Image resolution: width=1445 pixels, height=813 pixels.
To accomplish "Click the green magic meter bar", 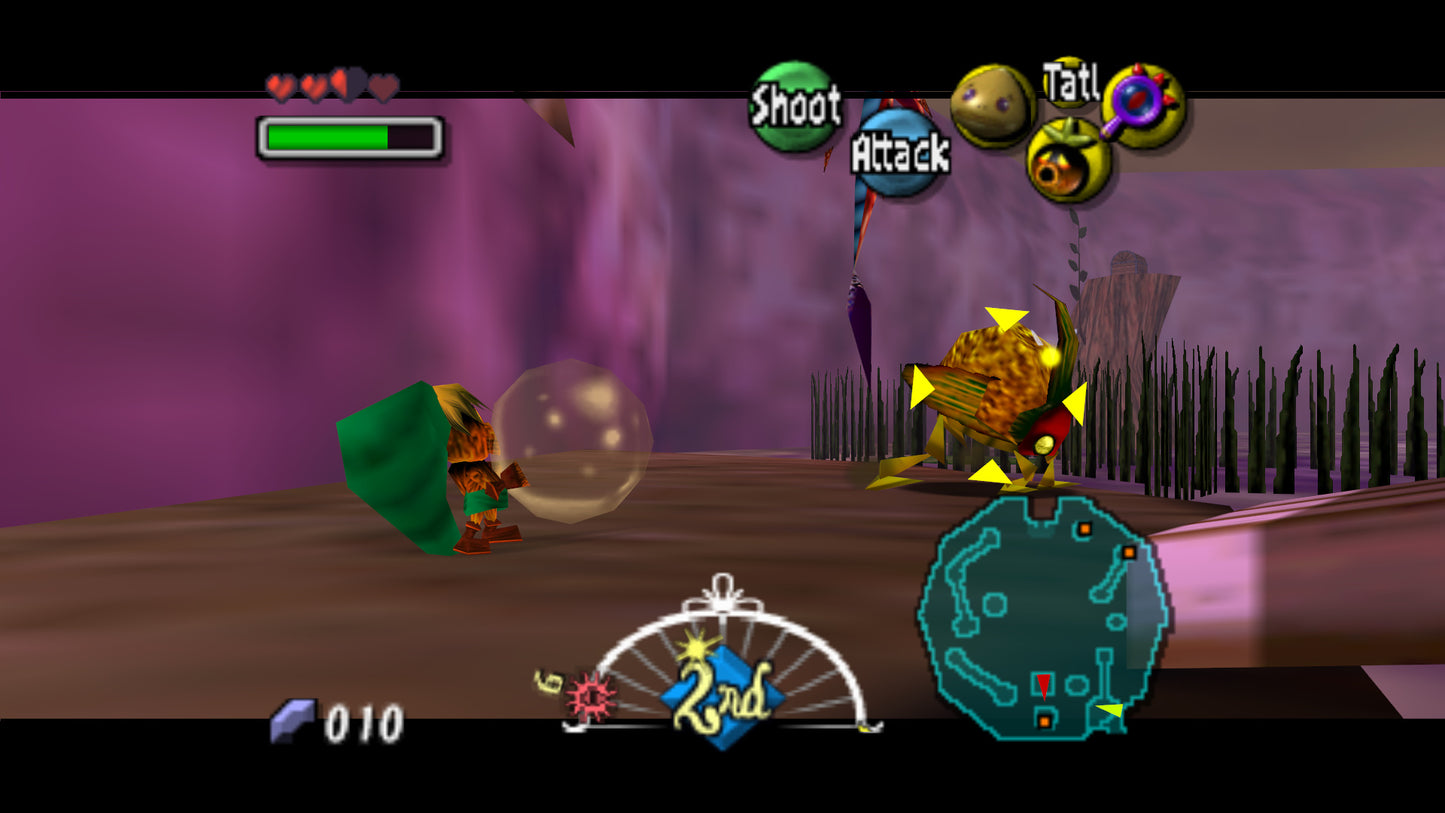I will pyautogui.click(x=330, y=135).
